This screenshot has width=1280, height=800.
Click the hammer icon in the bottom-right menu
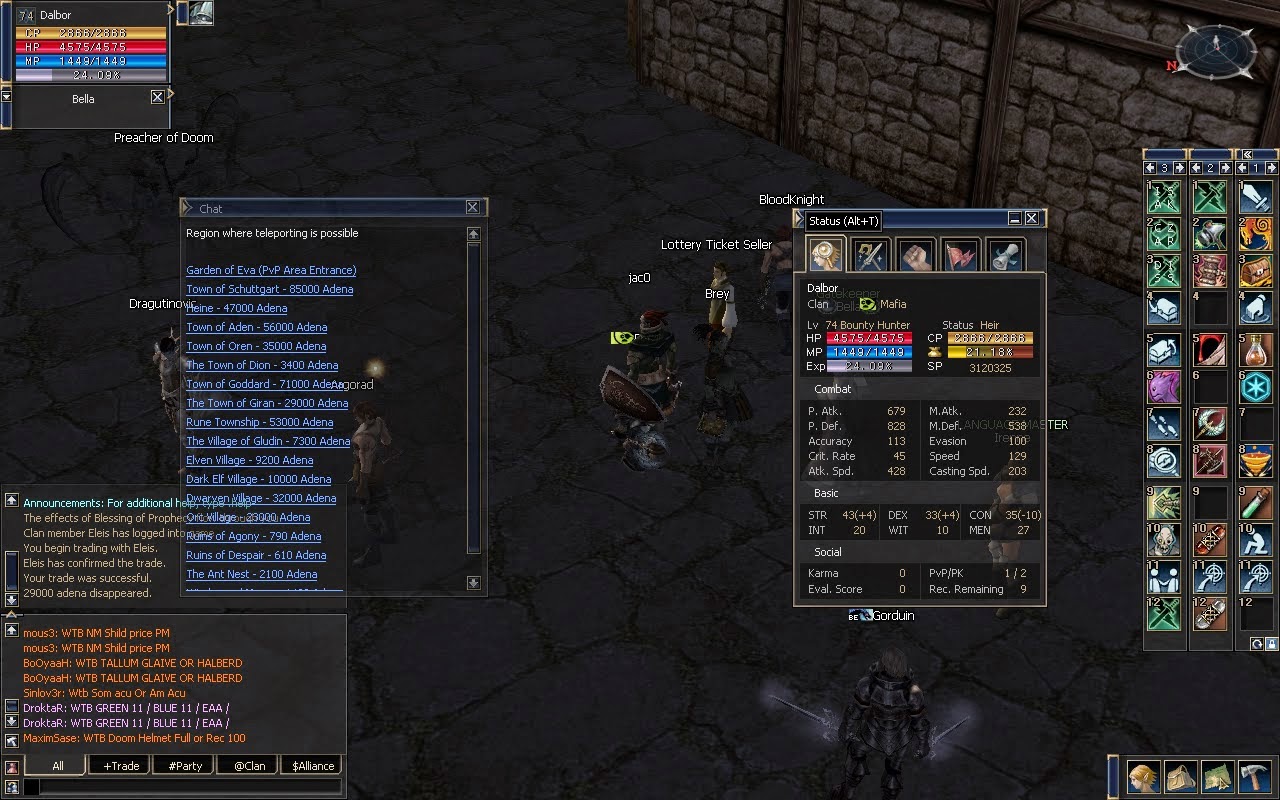(x=1256, y=776)
